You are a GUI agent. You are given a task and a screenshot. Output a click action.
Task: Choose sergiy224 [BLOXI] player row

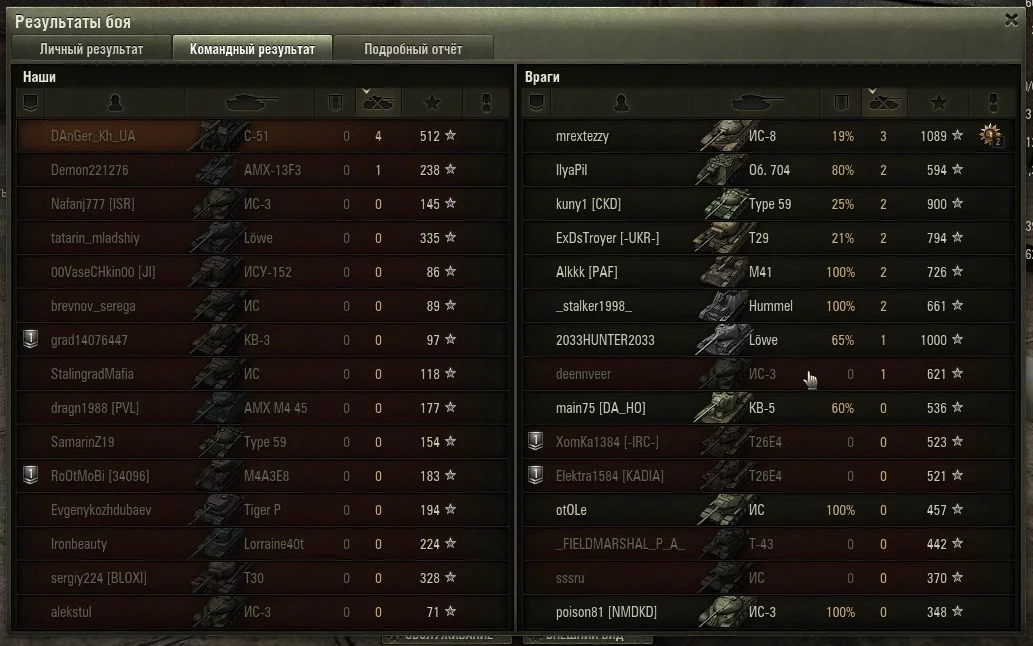coord(99,578)
